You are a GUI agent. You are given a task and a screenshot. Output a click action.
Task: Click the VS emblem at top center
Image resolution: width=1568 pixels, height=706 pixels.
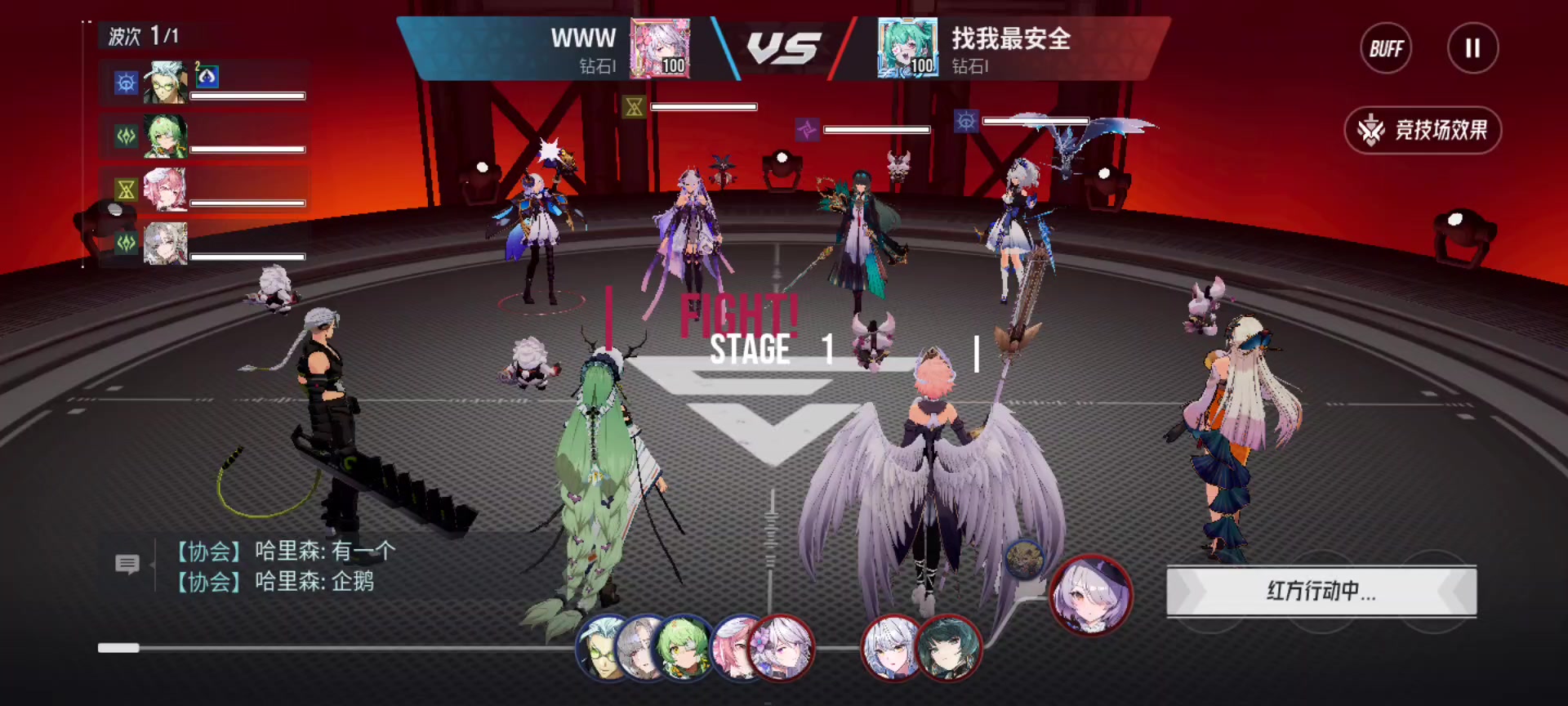click(x=784, y=47)
